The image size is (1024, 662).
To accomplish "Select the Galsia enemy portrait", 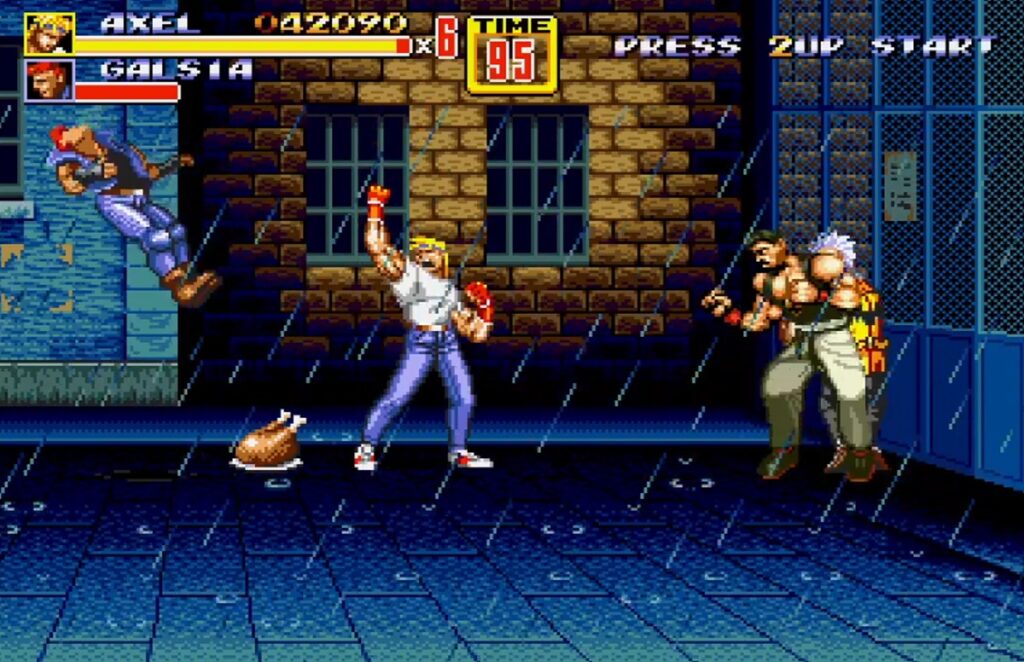I will 48,81.
